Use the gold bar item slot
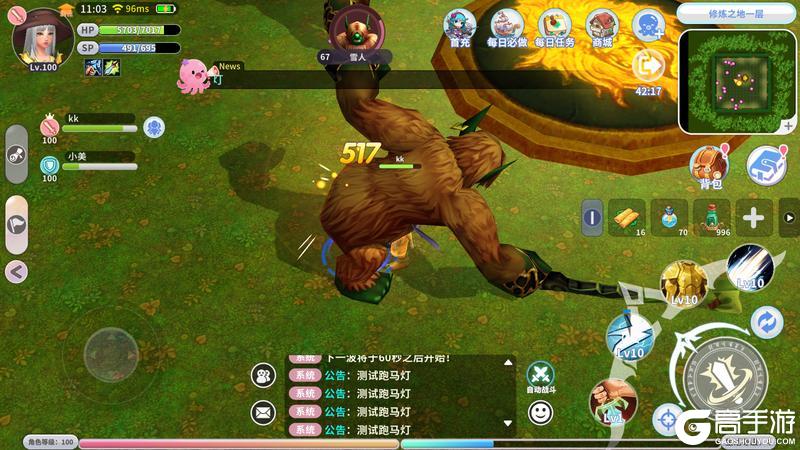This screenshot has height=450, width=800. 629,217
